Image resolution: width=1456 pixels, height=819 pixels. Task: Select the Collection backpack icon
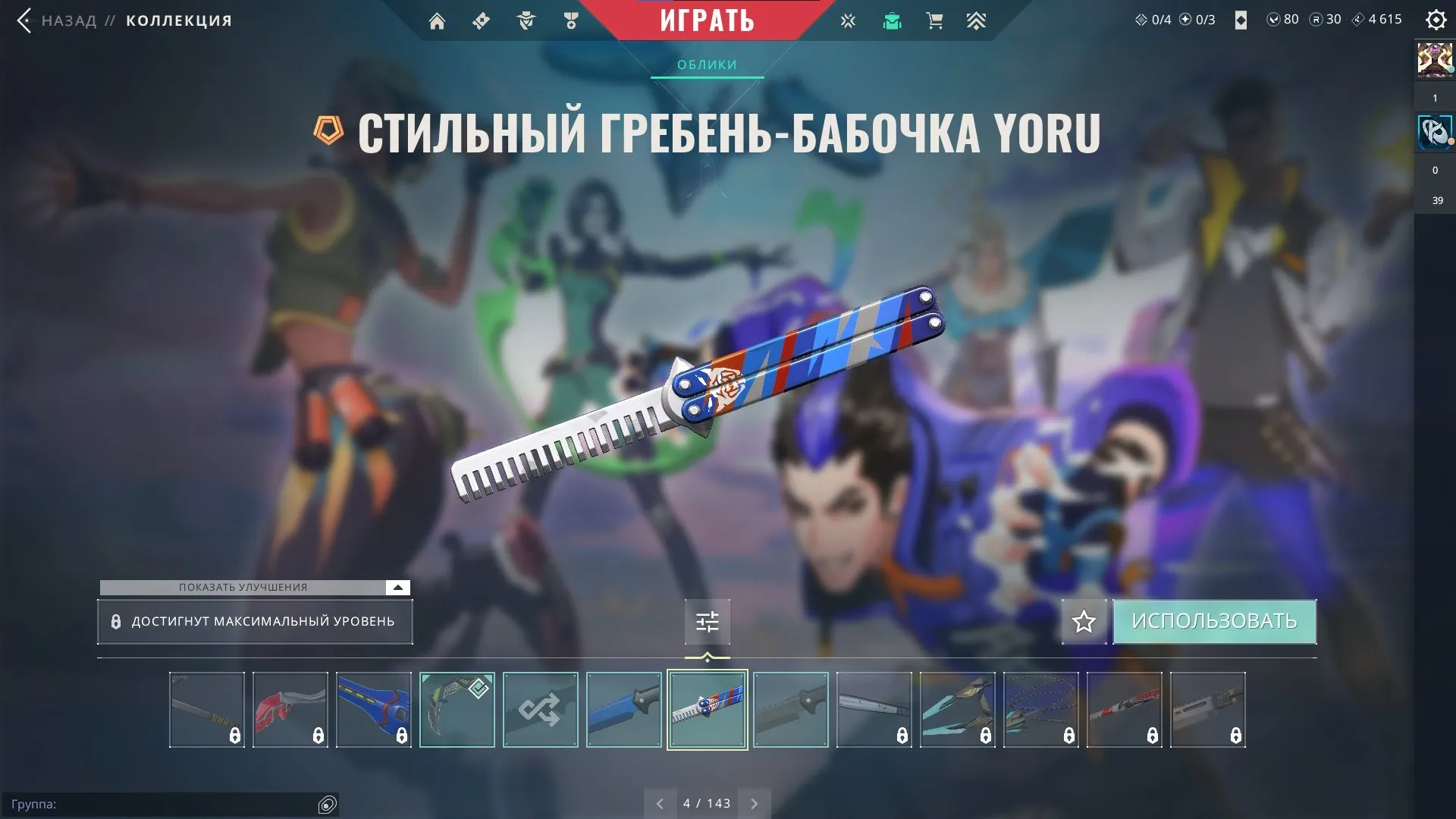click(892, 20)
